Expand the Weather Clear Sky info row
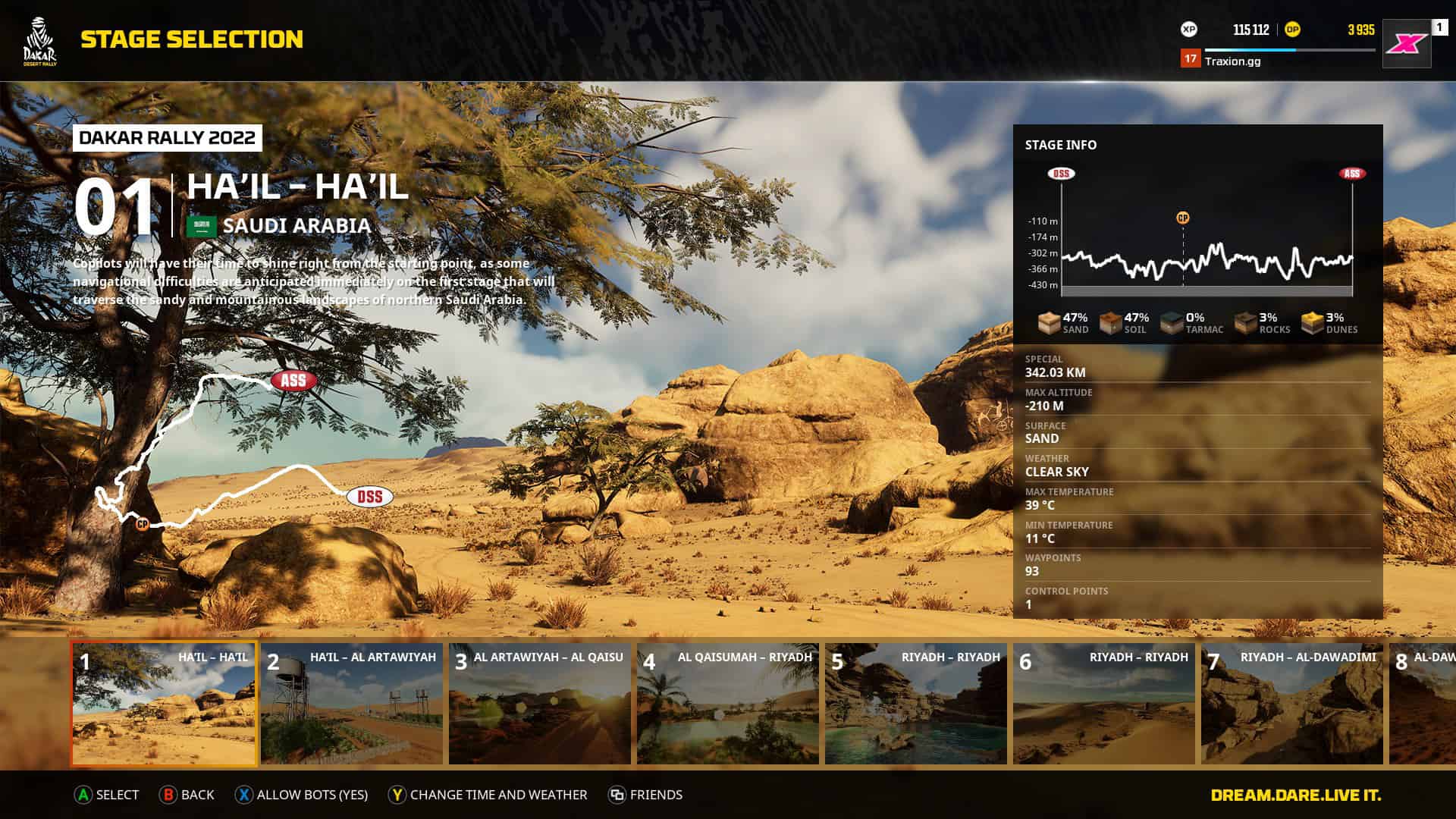This screenshot has height=819, width=1456. pyautogui.click(x=1137, y=465)
